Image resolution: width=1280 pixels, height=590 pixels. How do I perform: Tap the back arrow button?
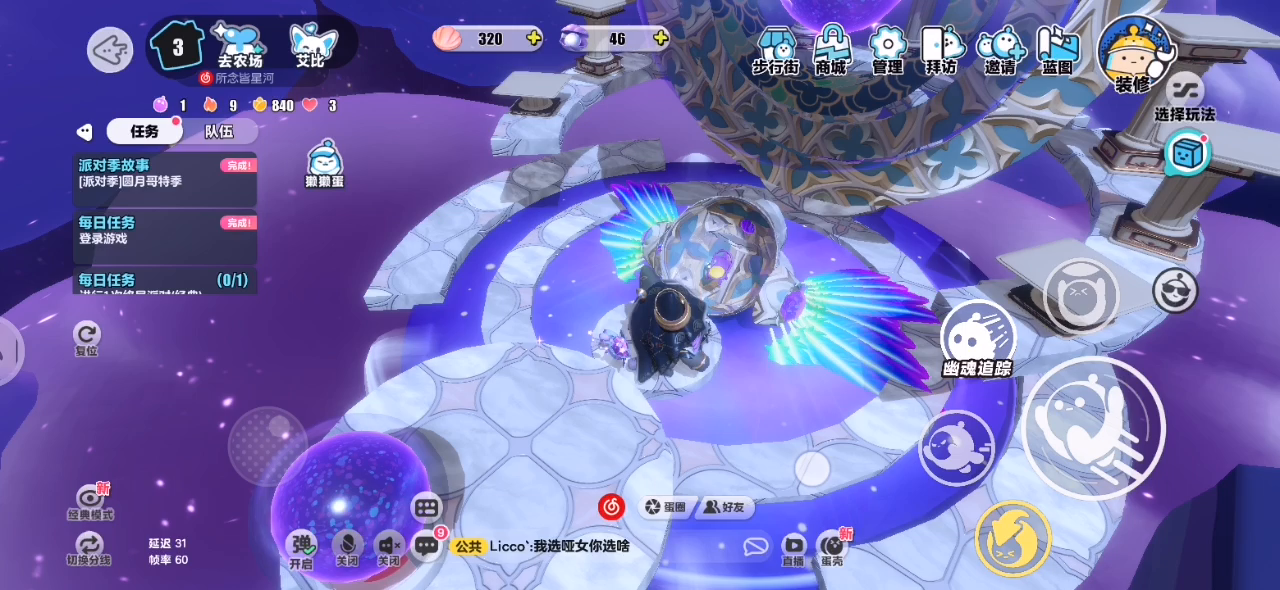[110, 49]
